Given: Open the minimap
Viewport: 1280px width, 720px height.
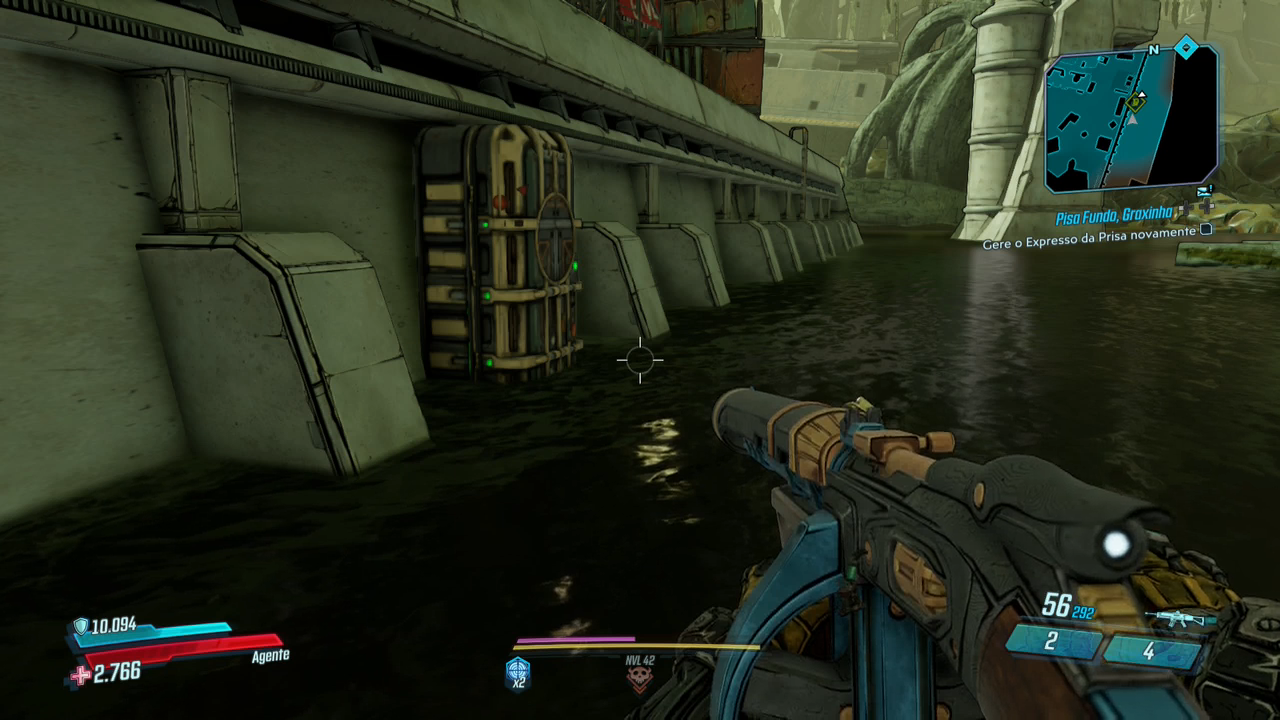Looking at the screenshot, I should click(1131, 121).
